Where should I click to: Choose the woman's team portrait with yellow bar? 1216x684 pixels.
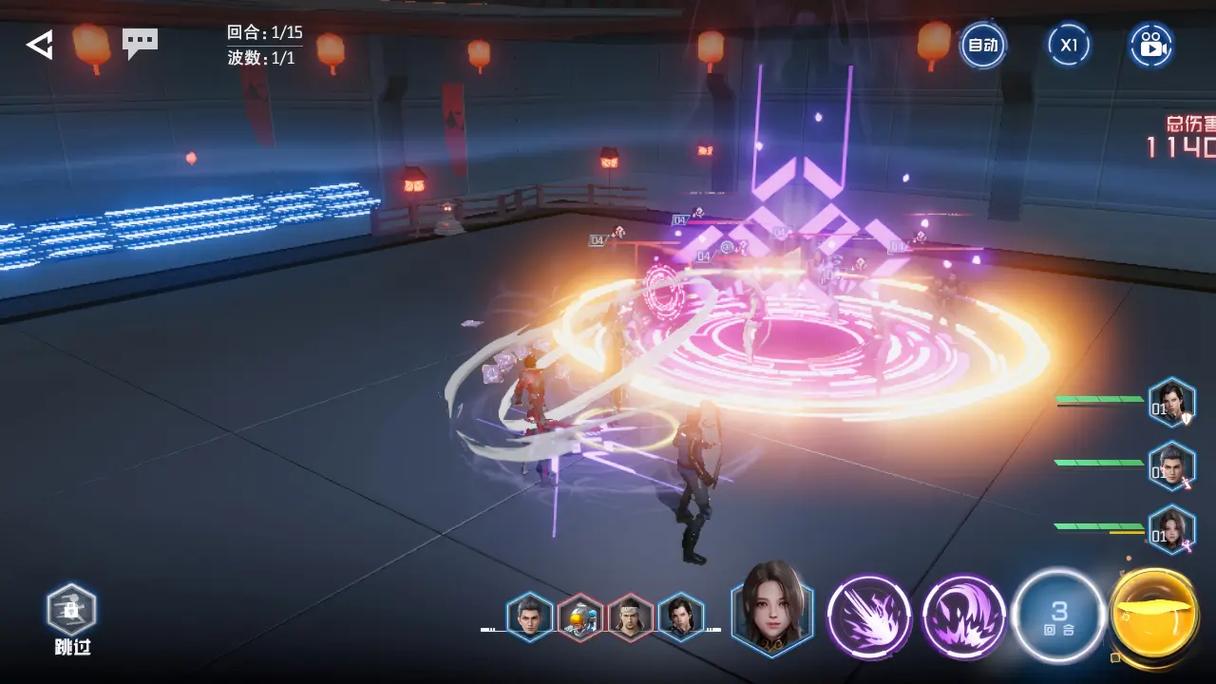(1171, 530)
